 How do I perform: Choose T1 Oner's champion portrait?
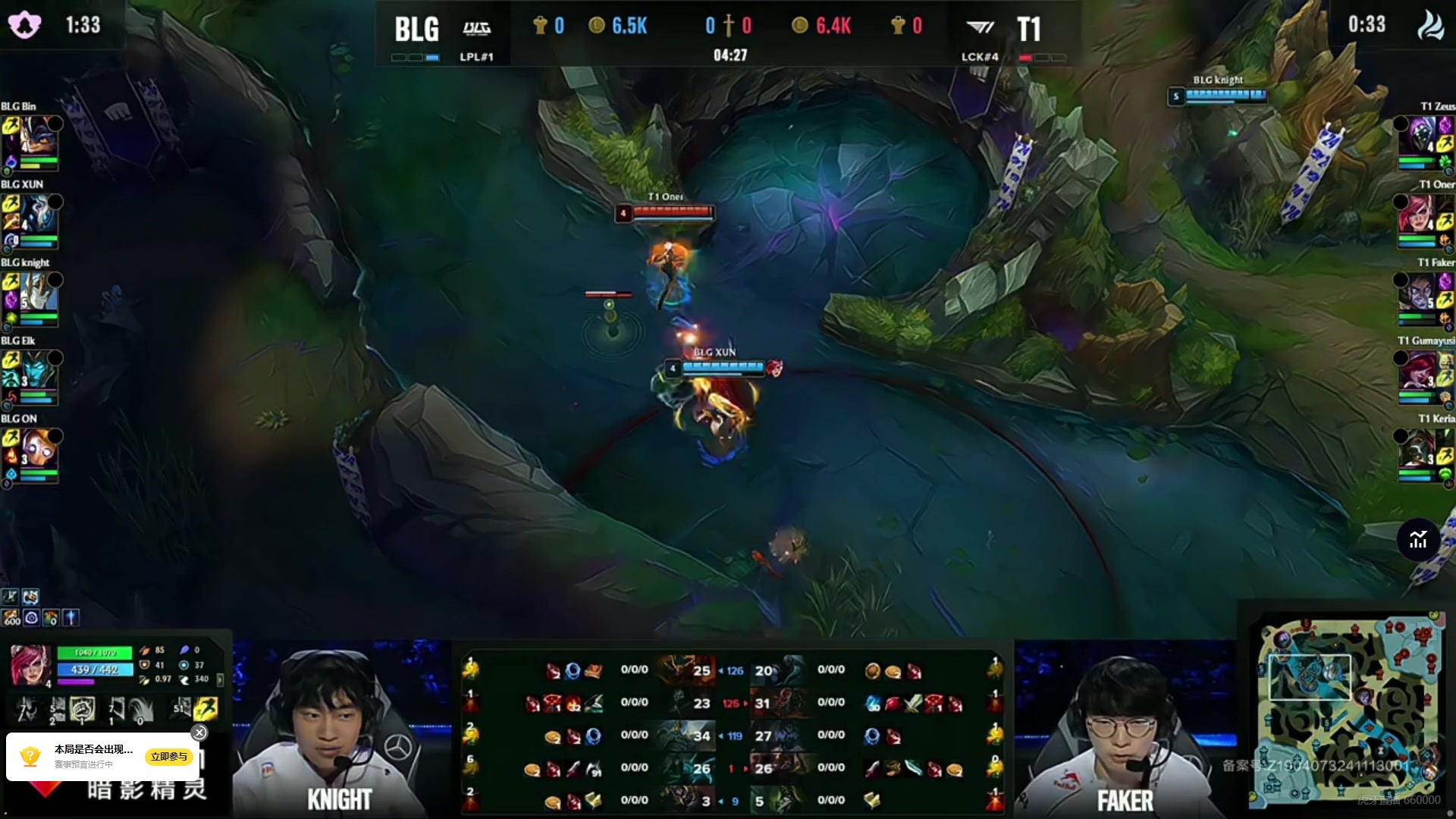(1417, 213)
